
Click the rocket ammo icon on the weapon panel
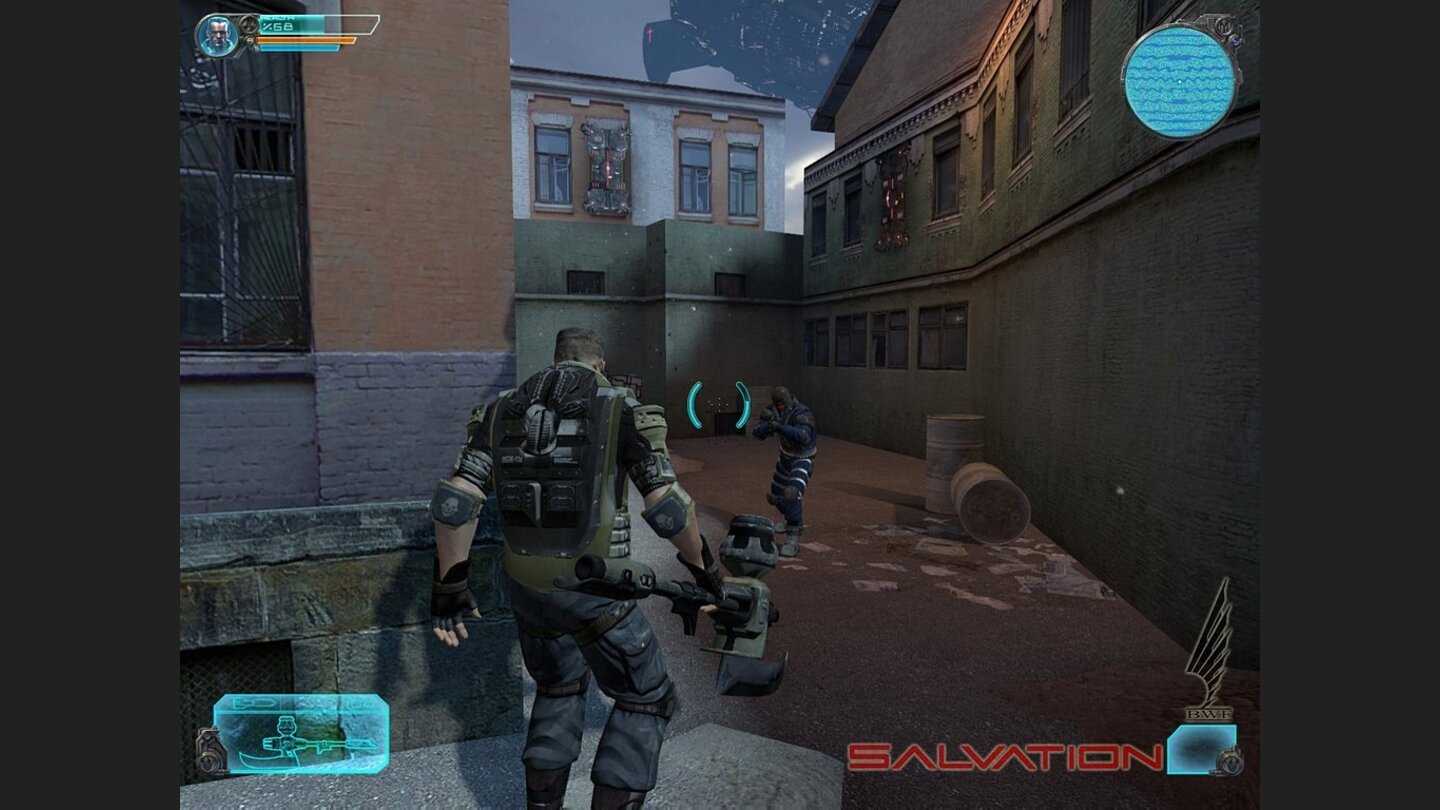[253, 703]
